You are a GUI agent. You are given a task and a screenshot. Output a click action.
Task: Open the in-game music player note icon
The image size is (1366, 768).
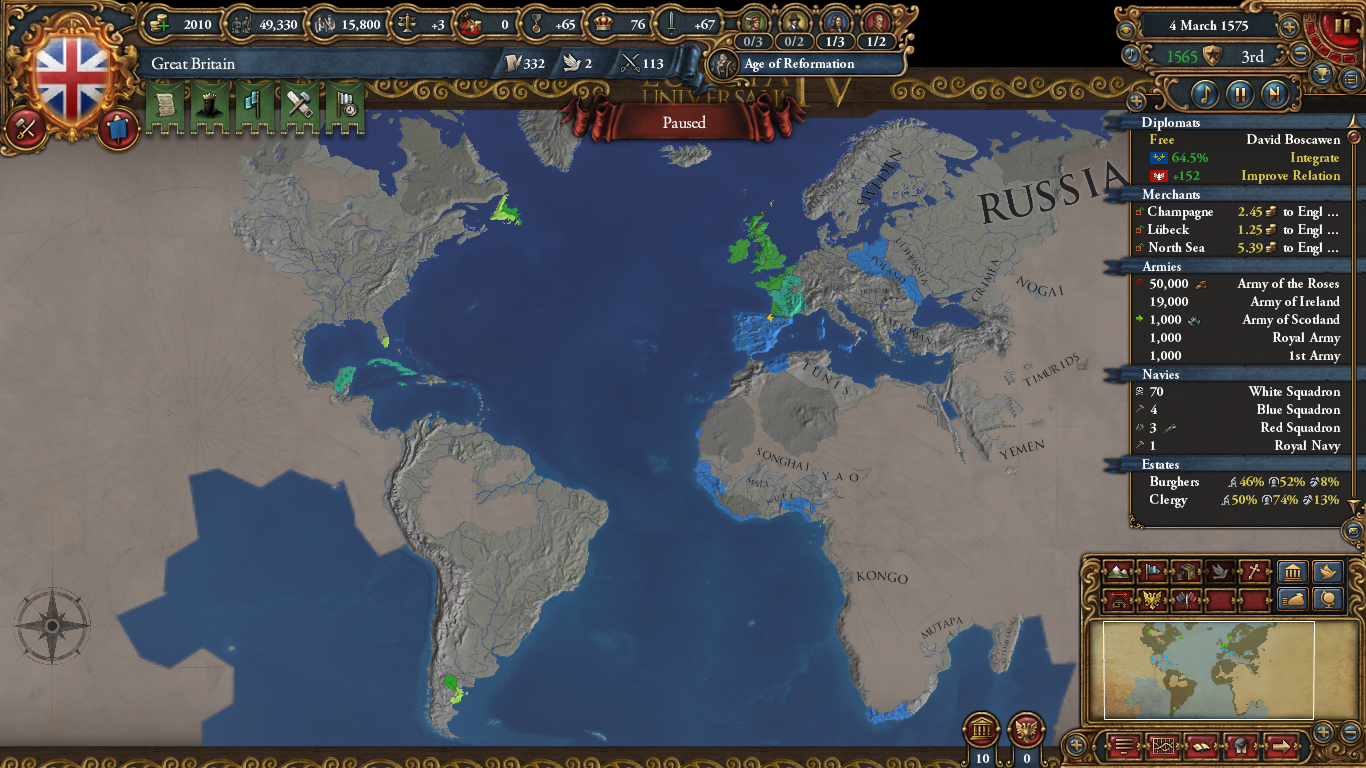coord(1203,96)
